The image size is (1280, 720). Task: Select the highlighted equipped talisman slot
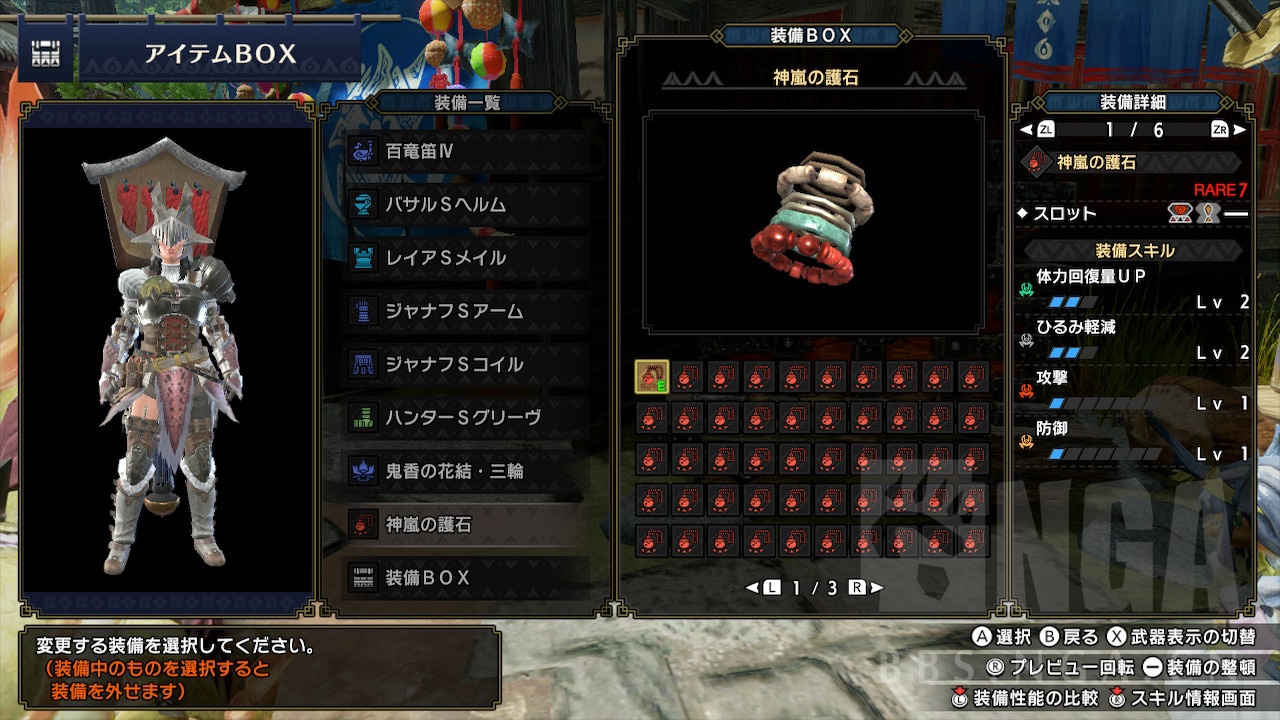(652, 377)
